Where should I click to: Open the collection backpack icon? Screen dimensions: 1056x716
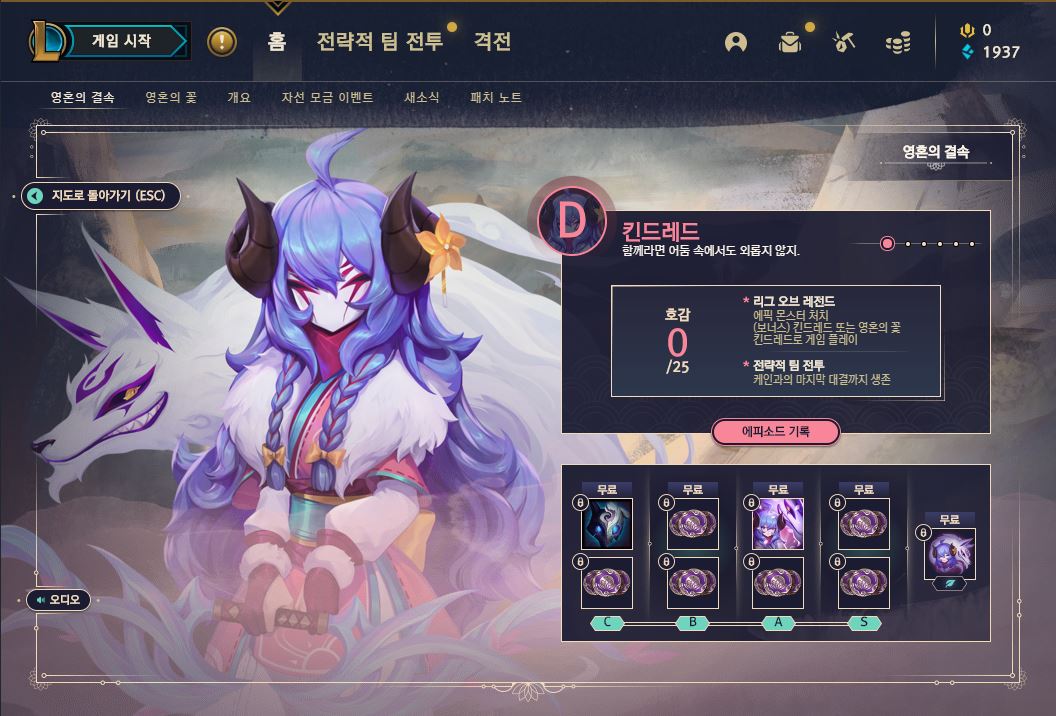pyautogui.click(x=791, y=42)
